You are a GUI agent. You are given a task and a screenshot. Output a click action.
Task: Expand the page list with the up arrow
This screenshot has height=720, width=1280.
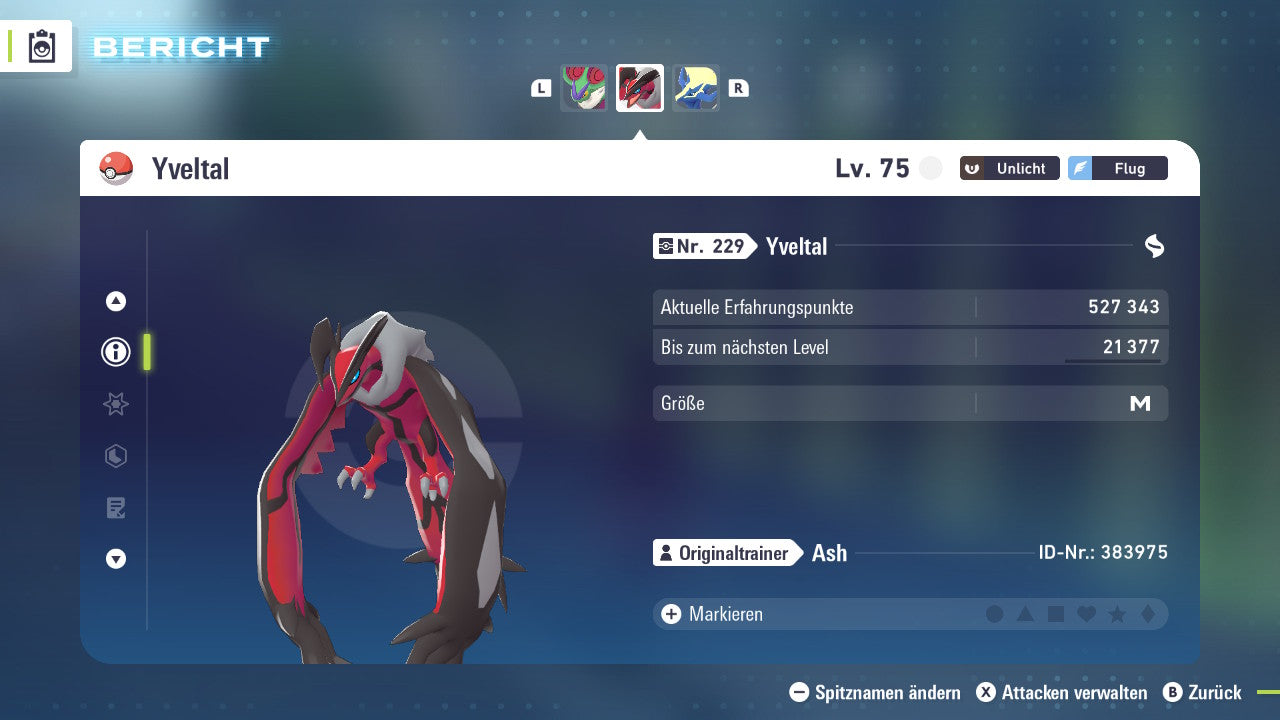[115, 300]
